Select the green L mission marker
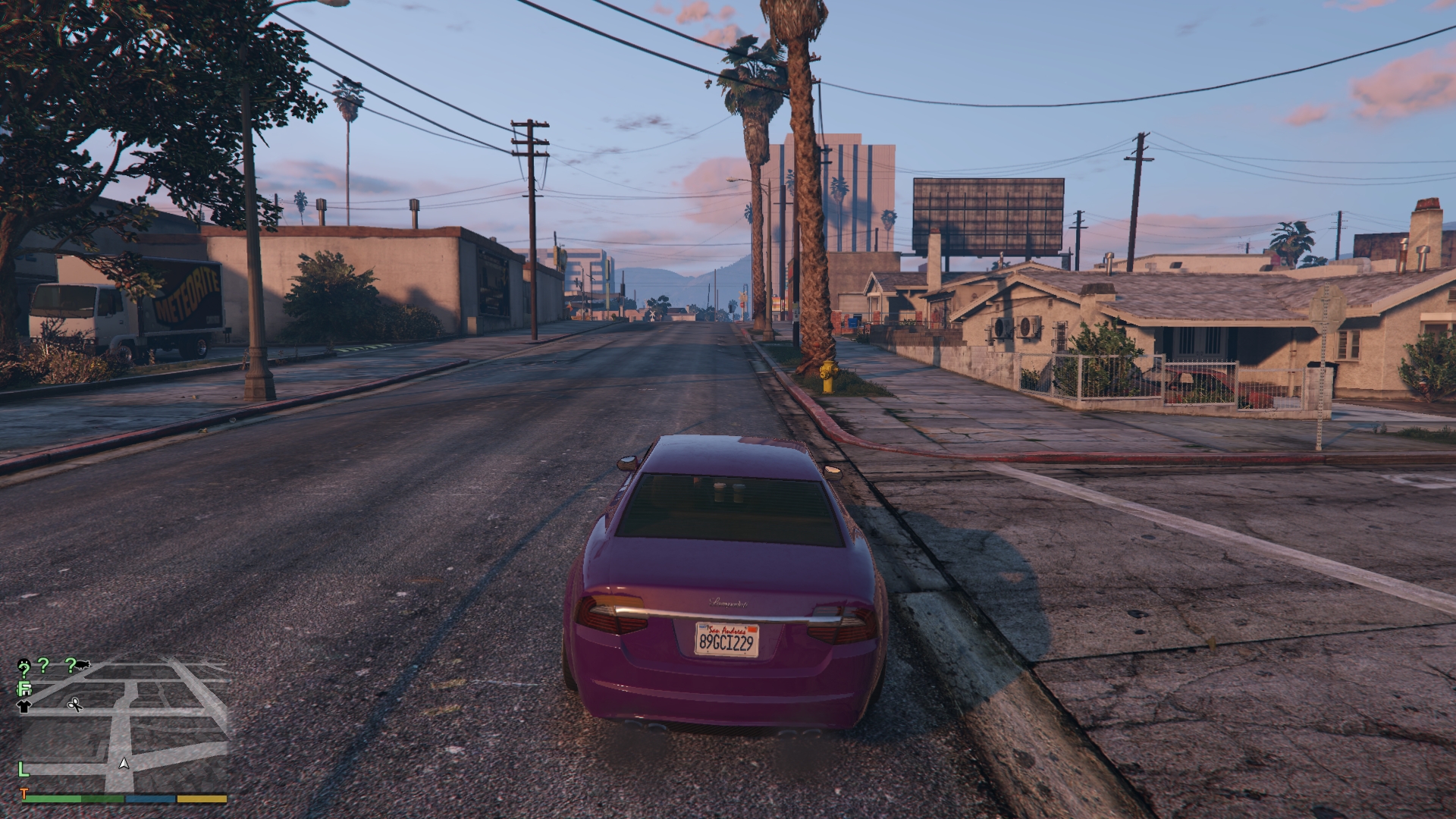 click(x=24, y=770)
